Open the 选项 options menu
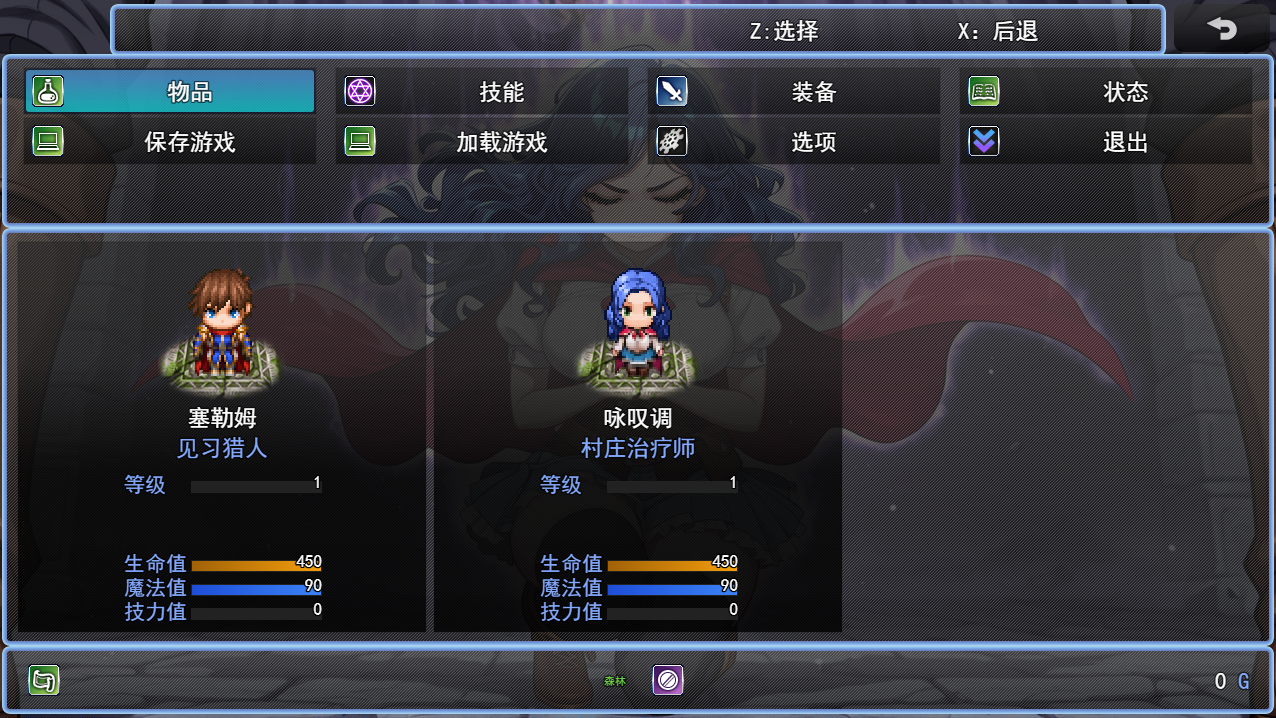Viewport: 1276px width, 718px height. 794,142
